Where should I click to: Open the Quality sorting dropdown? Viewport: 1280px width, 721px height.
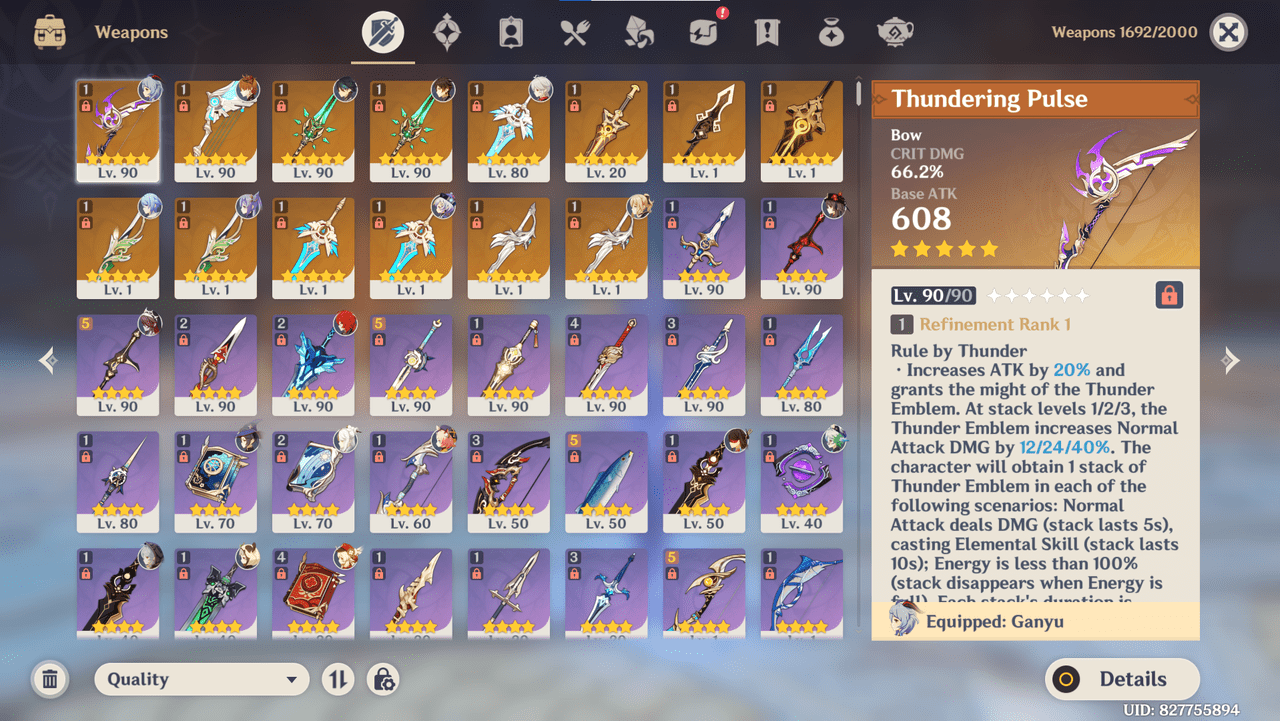coord(200,679)
